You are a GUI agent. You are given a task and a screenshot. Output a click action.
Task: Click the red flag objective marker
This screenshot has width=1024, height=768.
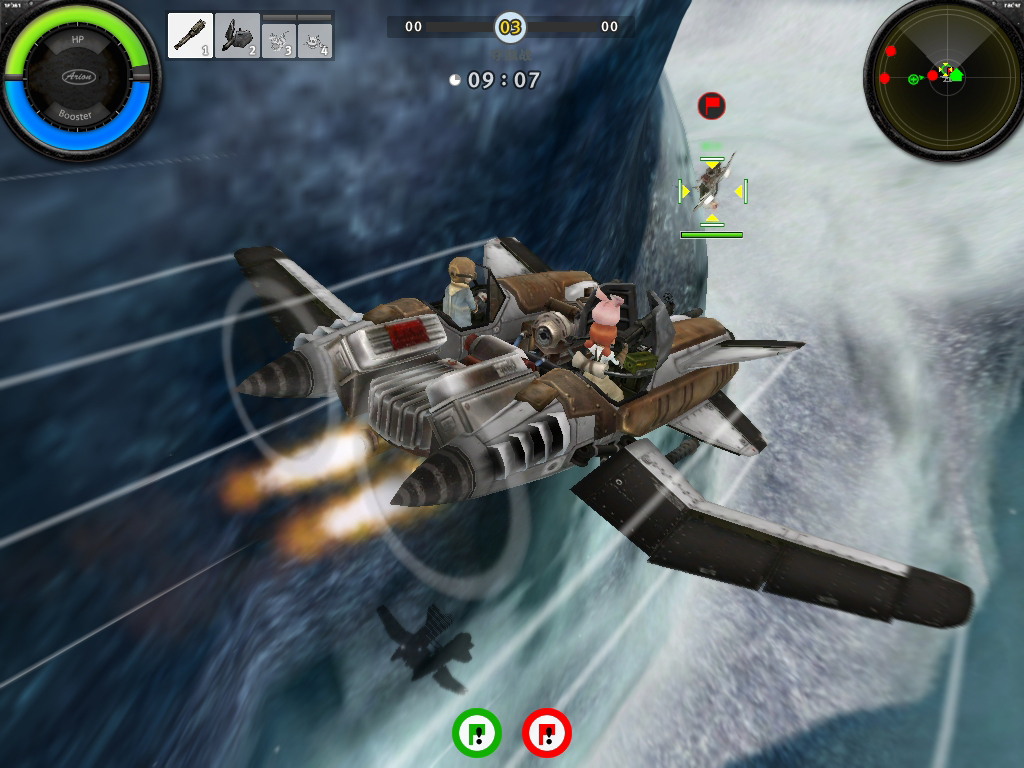pyautogui.click(x=711, y=105)
